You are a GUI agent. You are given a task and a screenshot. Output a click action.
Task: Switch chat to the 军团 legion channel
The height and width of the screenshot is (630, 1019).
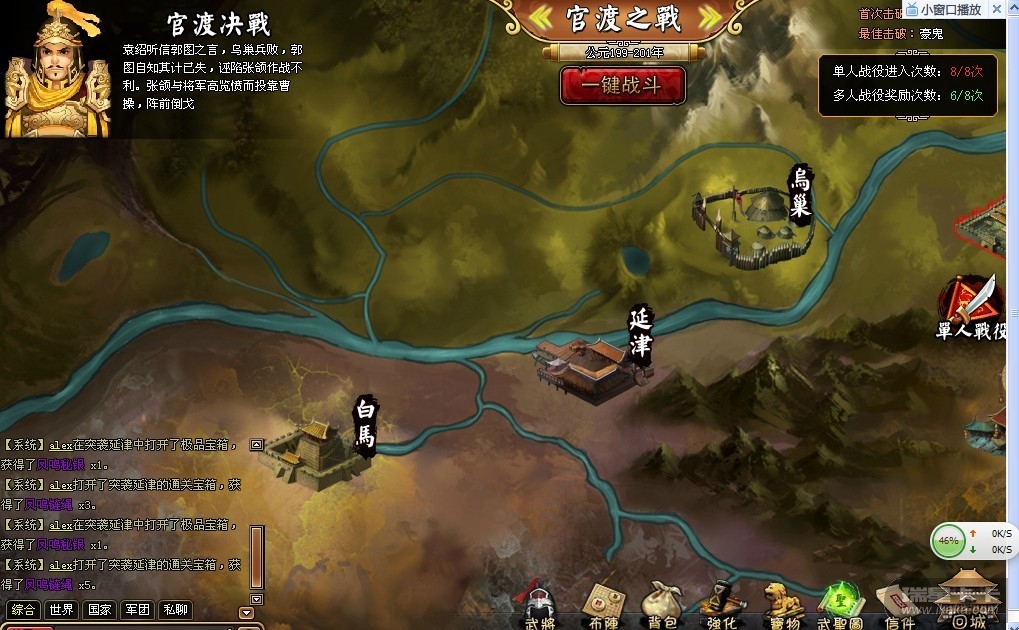click(x=137, y=610)
